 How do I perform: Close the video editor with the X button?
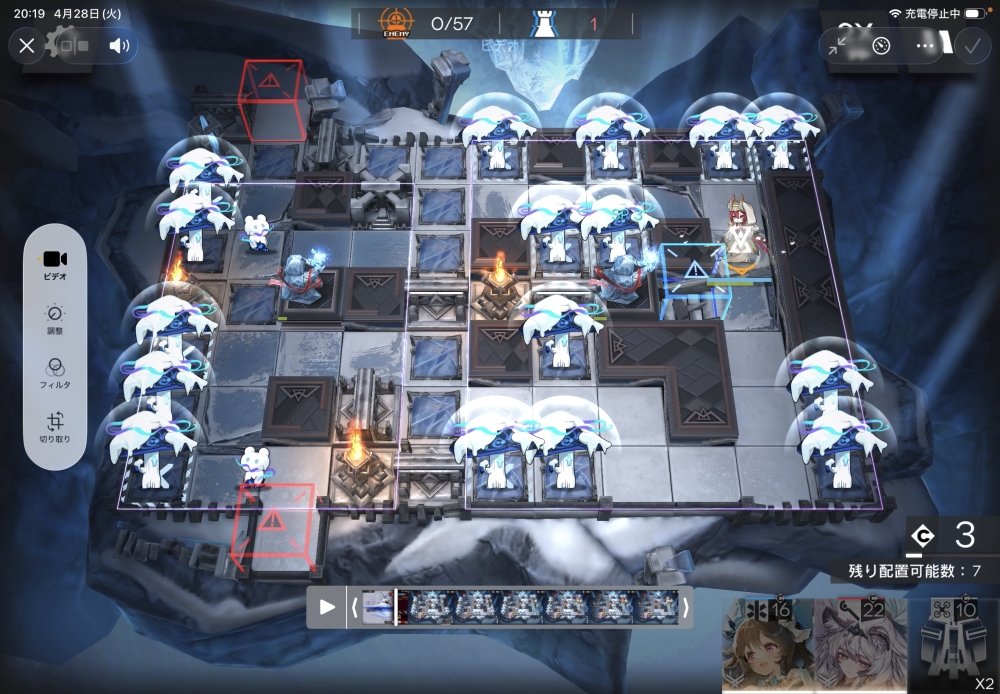[x=27, y=45]
